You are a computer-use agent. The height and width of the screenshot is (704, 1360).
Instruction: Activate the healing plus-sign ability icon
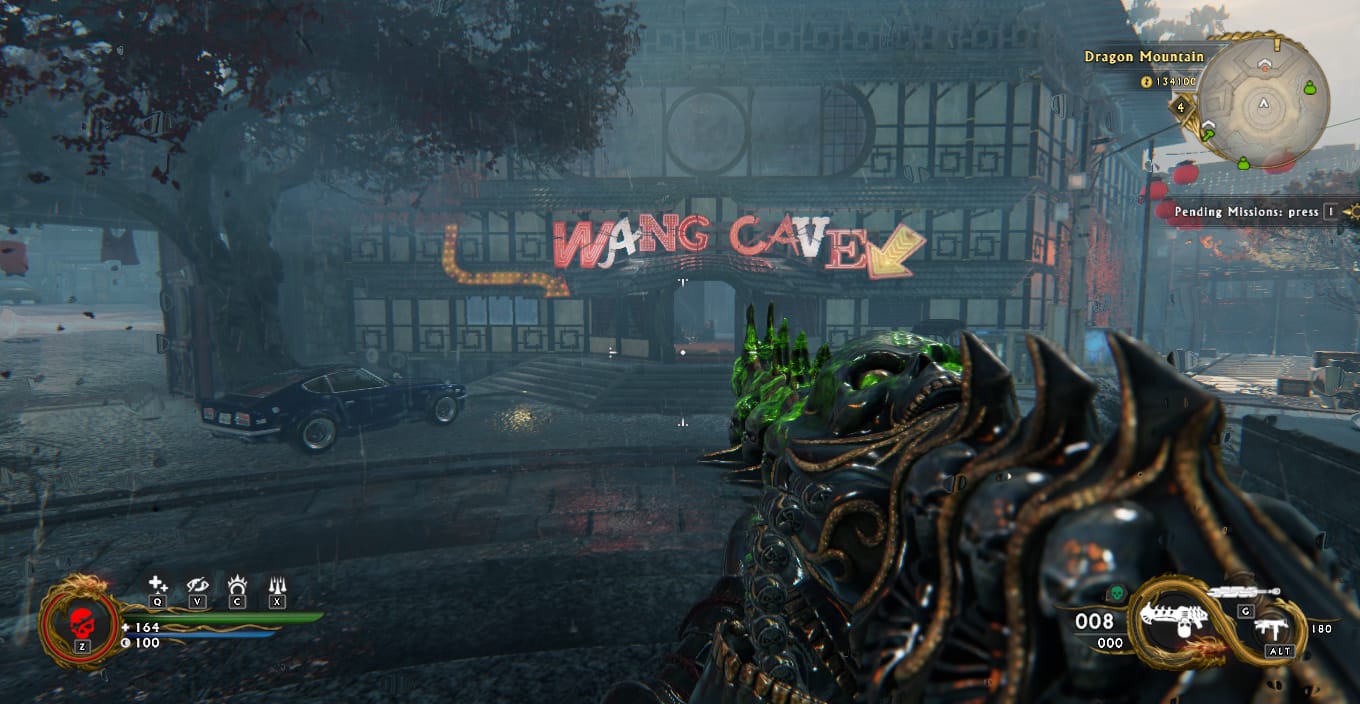pos(157,585)
